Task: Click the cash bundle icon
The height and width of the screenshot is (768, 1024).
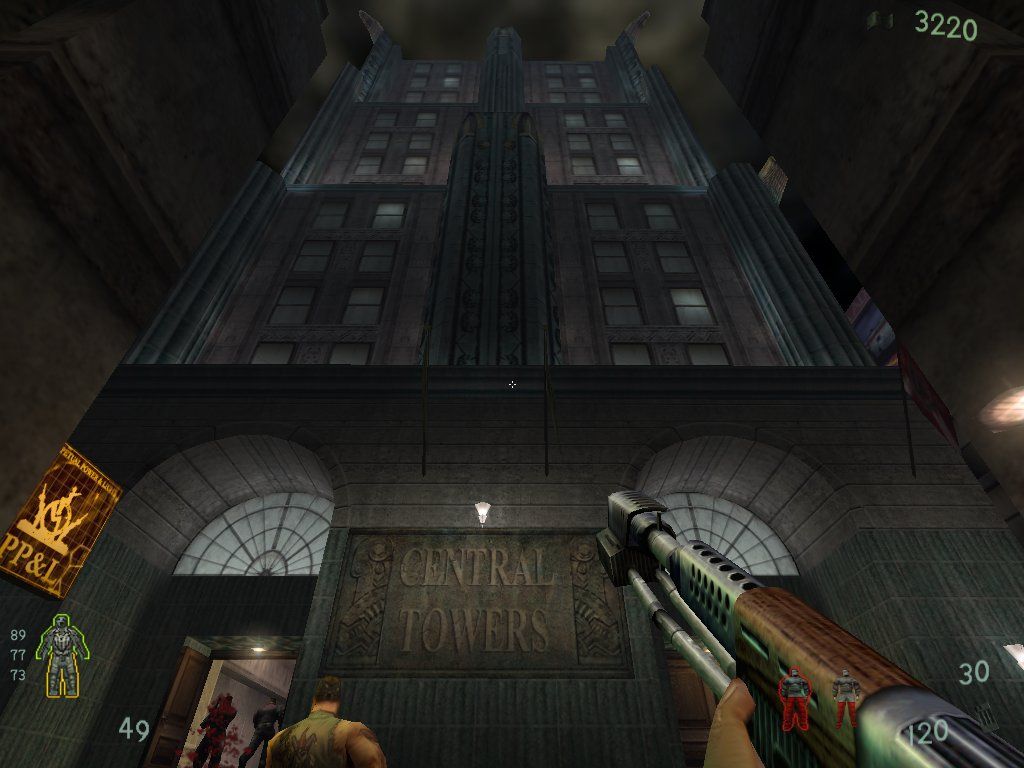Action: (x=879, y=20)
